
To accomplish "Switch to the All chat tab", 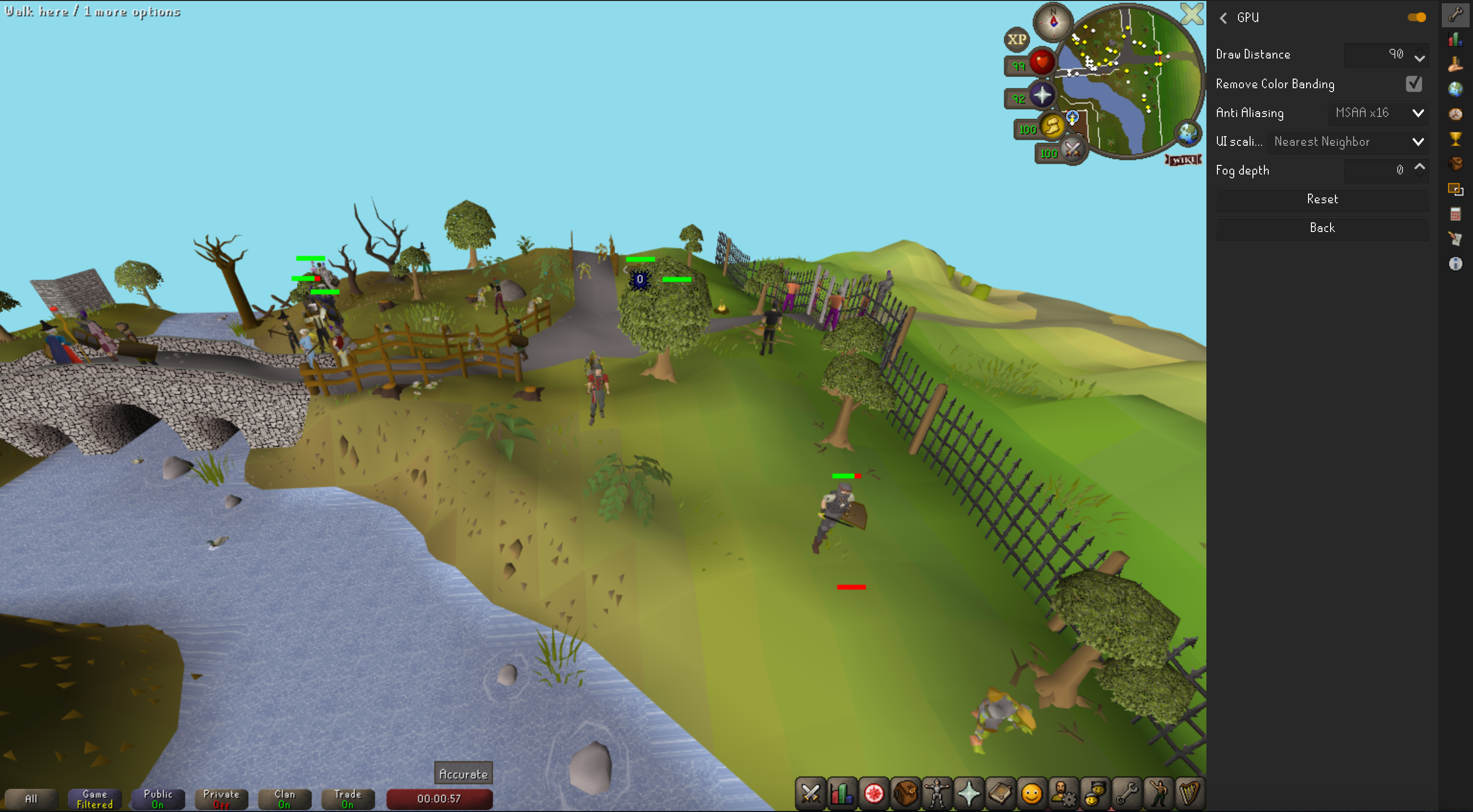I will (x=32, y=799).
